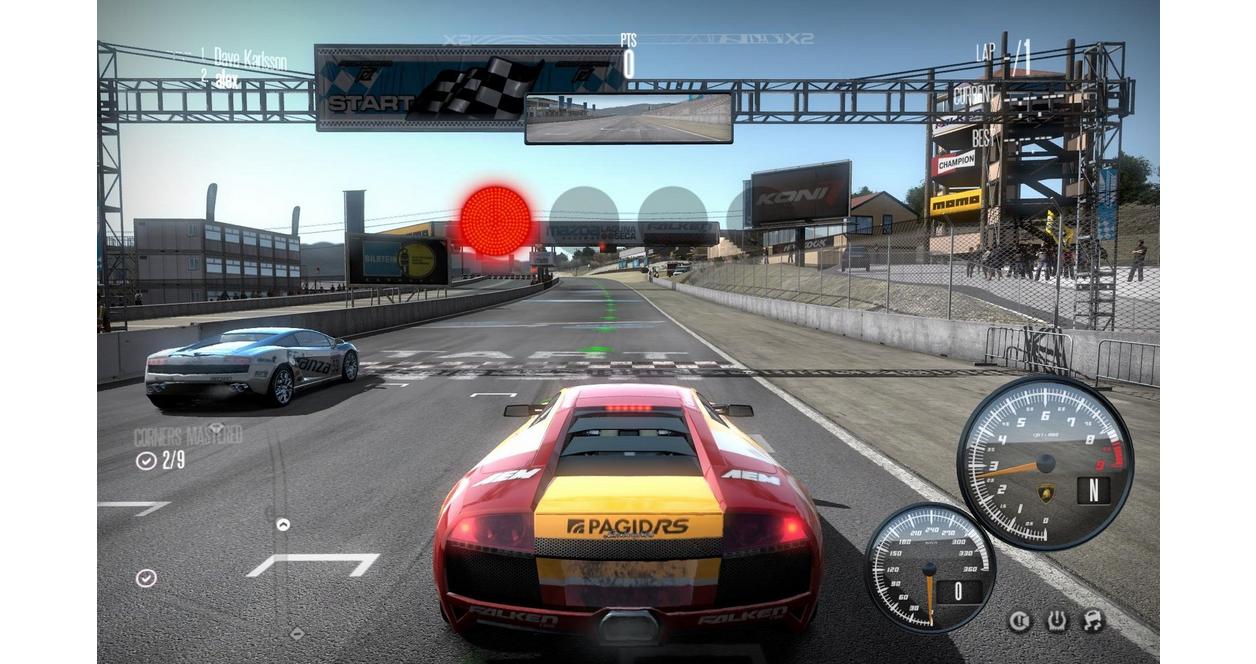Click the small speedometer gauge

click(x=929, y=567)
